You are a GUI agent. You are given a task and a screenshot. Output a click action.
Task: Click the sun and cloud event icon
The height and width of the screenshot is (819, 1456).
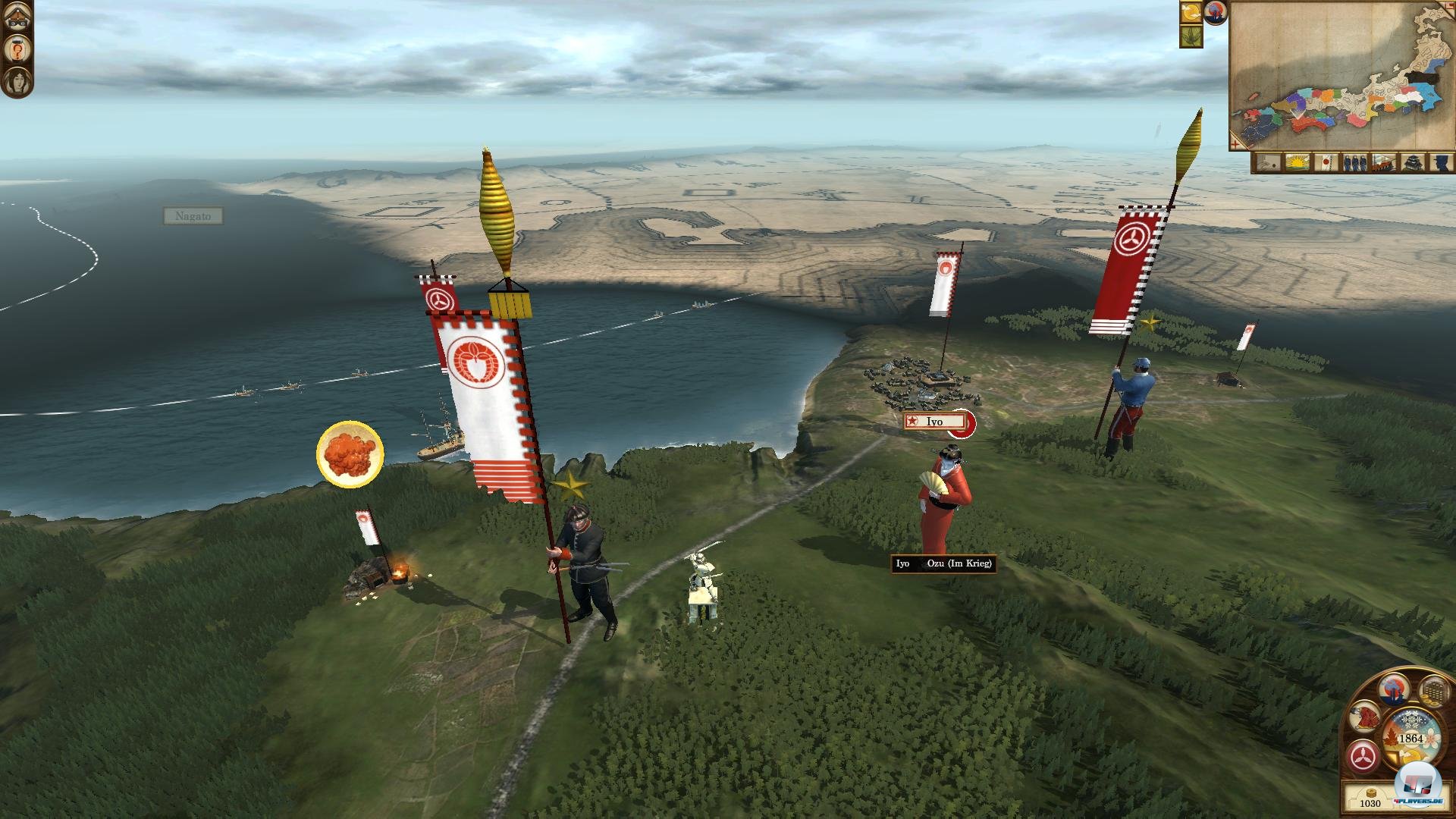tap(1191, 12)
